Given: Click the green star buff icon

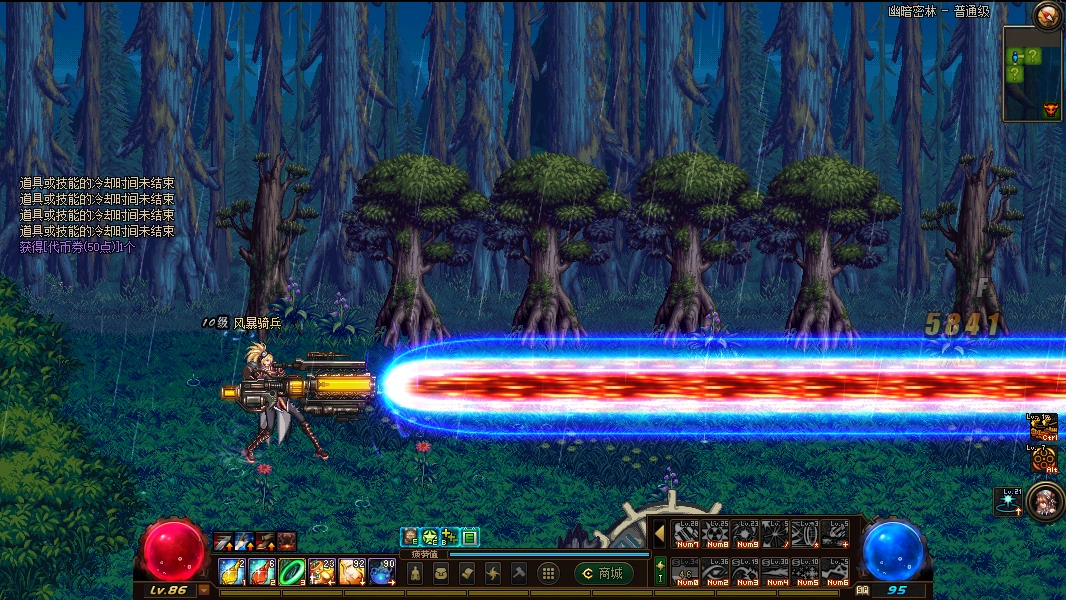Looking at the screenshot, I should (429, 537).
